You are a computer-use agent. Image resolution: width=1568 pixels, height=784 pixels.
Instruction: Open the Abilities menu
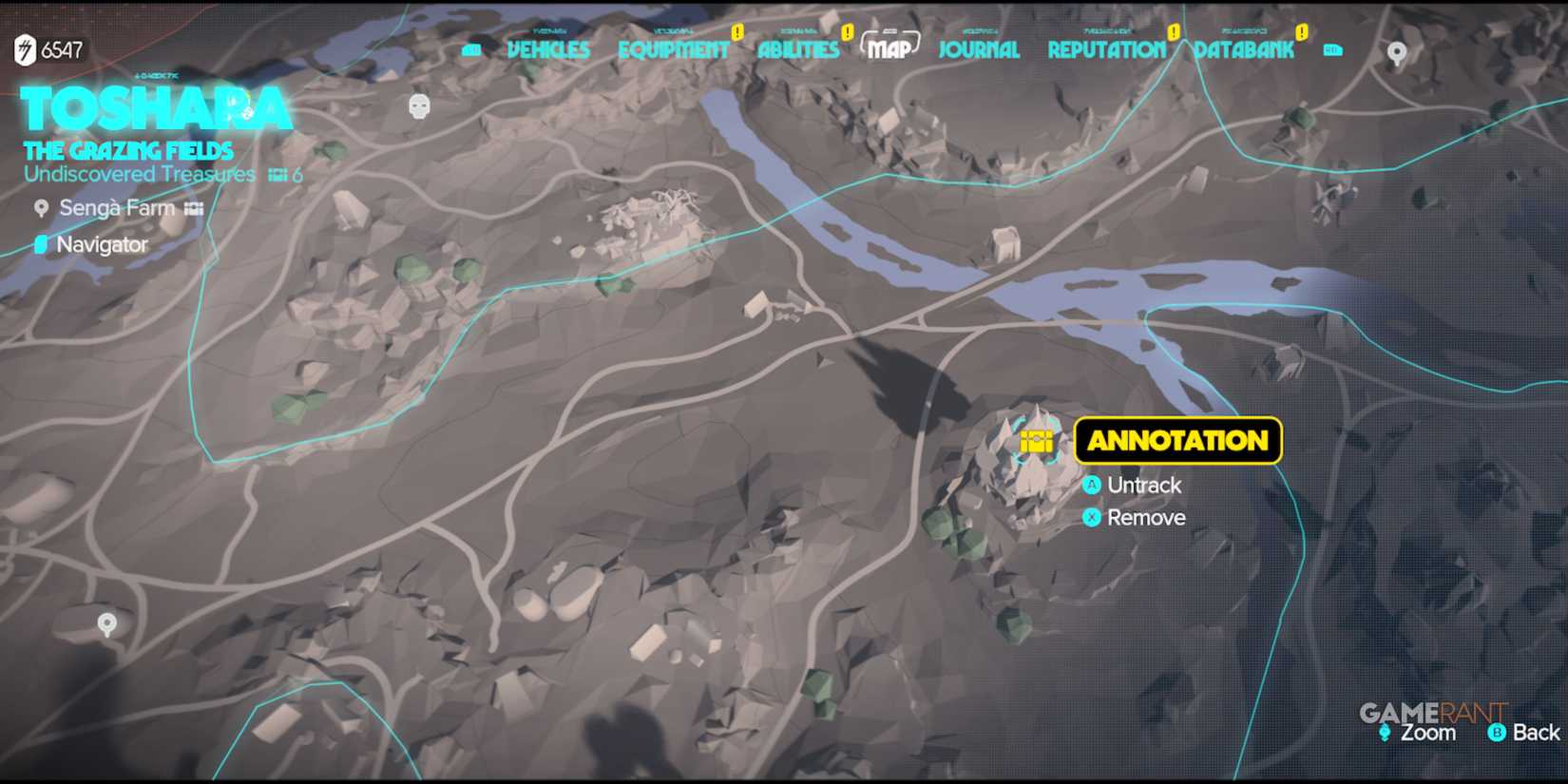pos(796,50)
